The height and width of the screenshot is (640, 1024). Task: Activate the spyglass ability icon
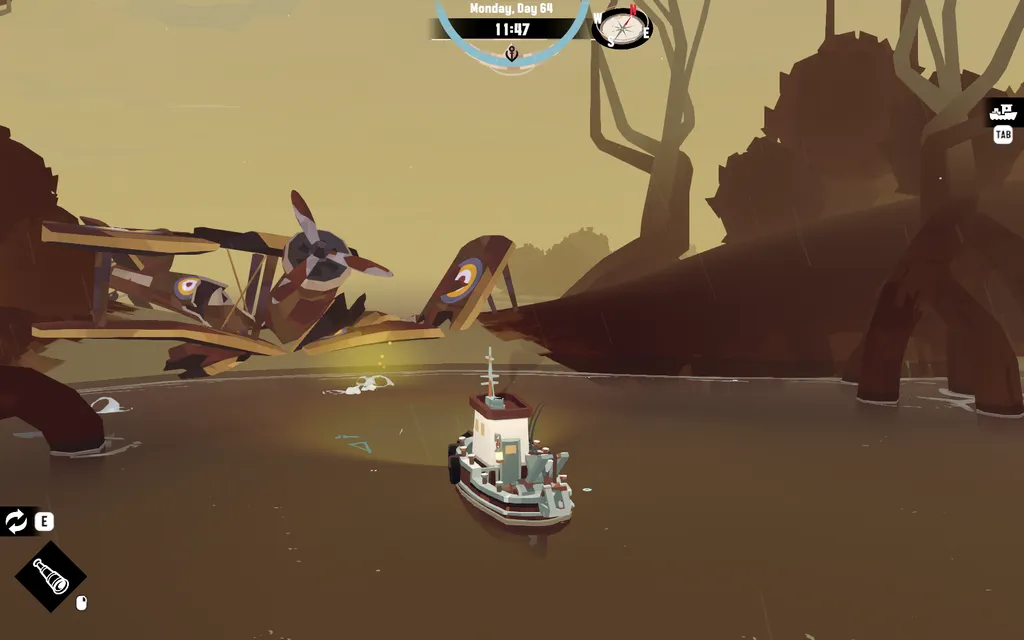50,576
